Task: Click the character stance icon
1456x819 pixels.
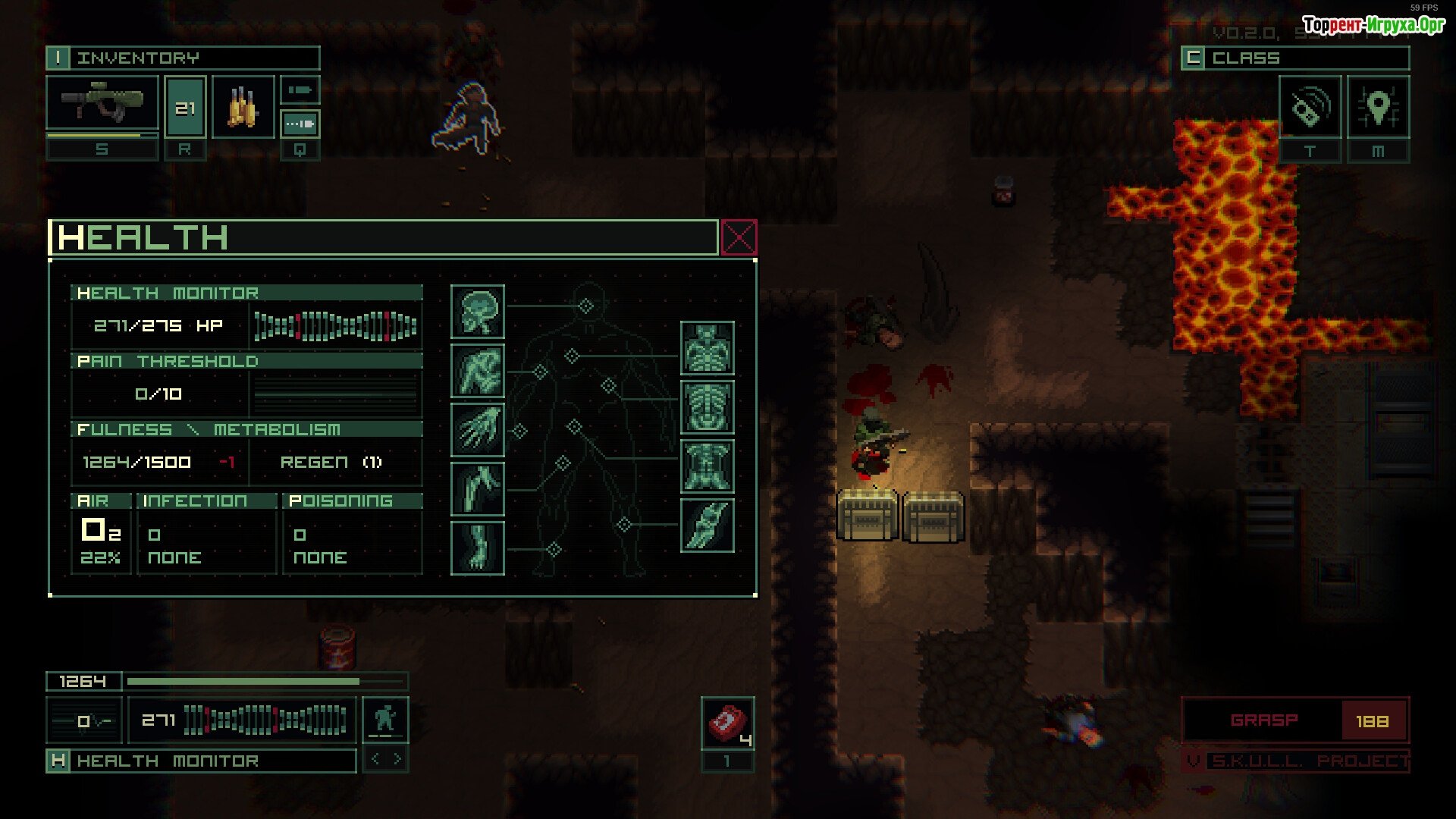Action: click(385, 719)
